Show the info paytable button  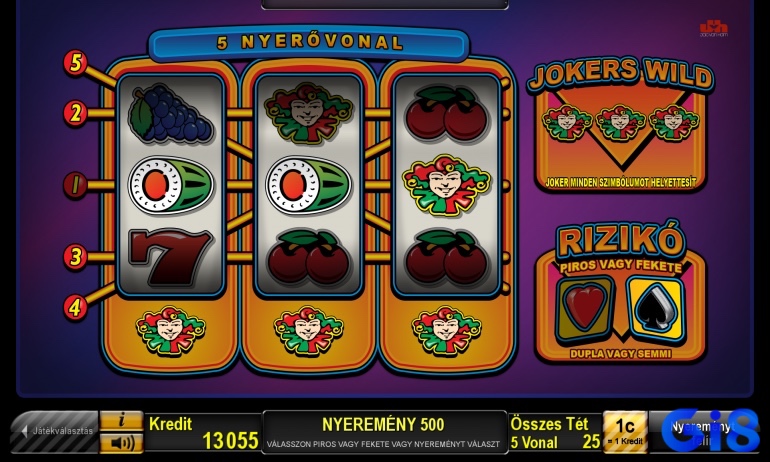coord(122,420)
